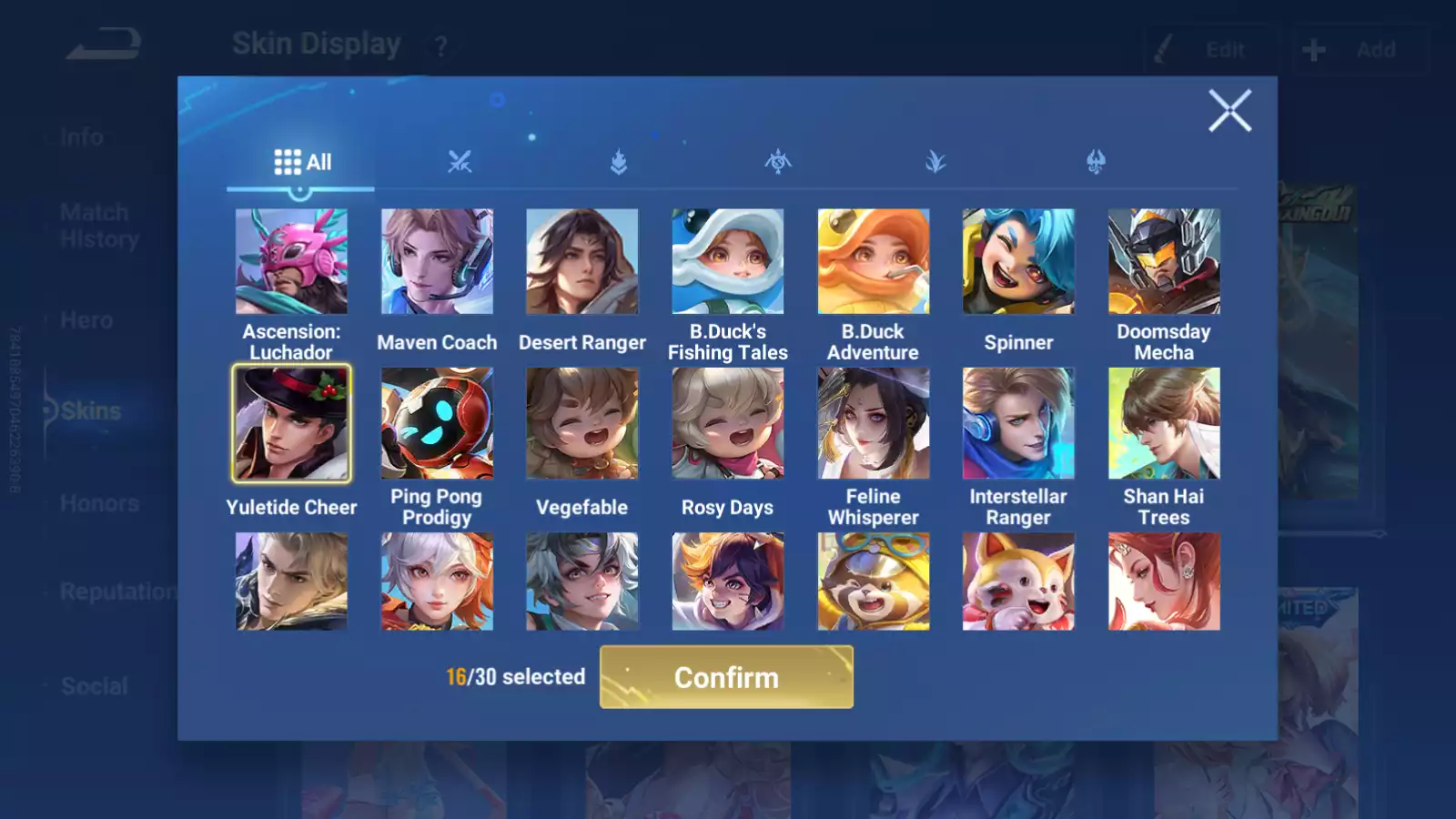Select the Feline Whisperer skin

pyautogui.click(x=873, y=421)
